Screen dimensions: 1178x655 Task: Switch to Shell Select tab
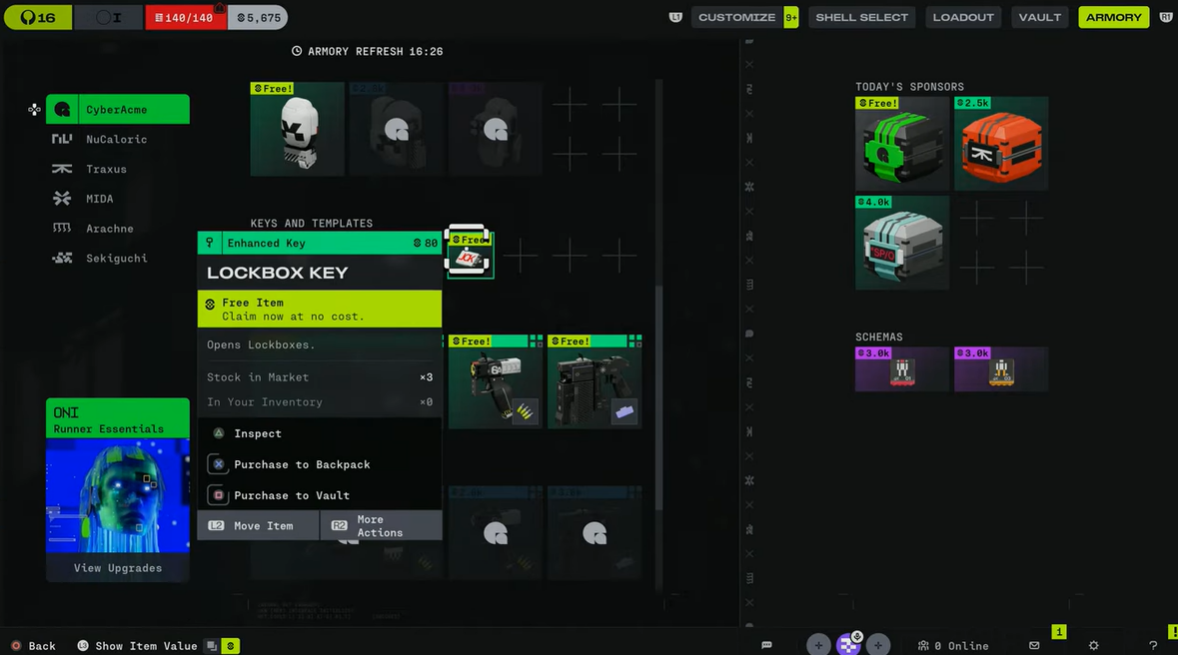pyautogui.click(x=861, y=17)
